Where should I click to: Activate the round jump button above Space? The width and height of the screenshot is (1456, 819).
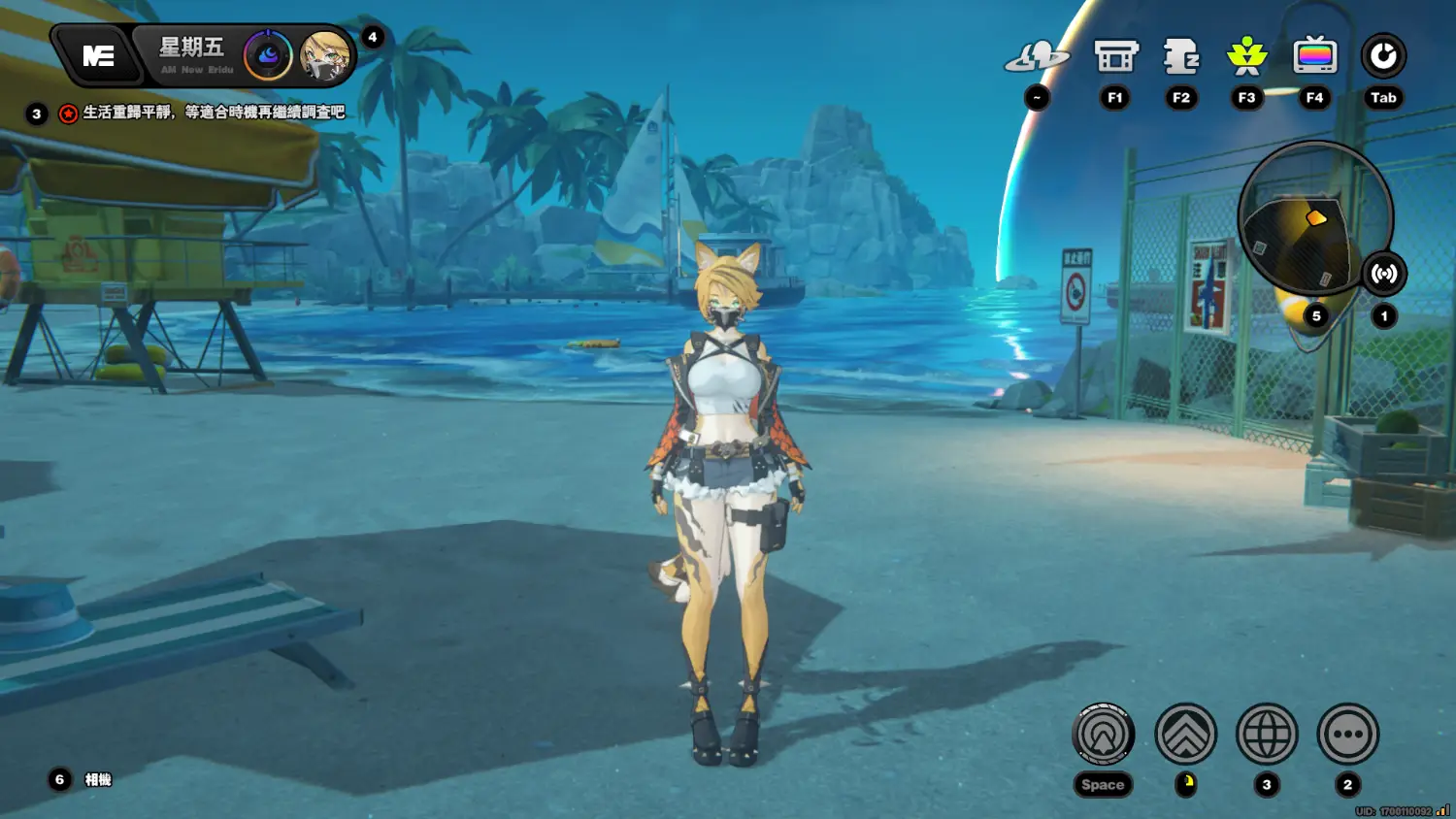(1103, 734)
